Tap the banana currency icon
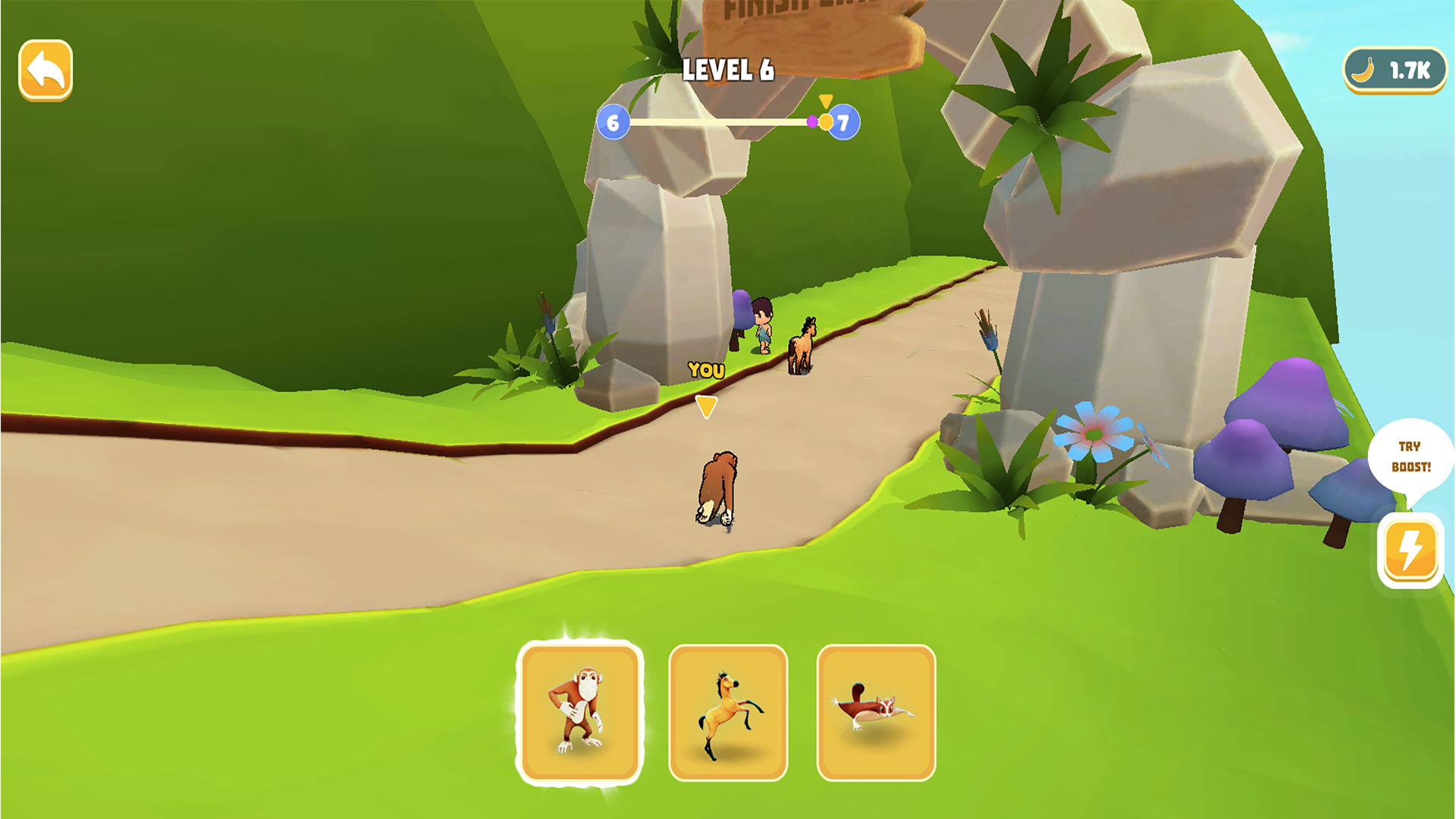The image size is (1456, 819). point(1364,70)
